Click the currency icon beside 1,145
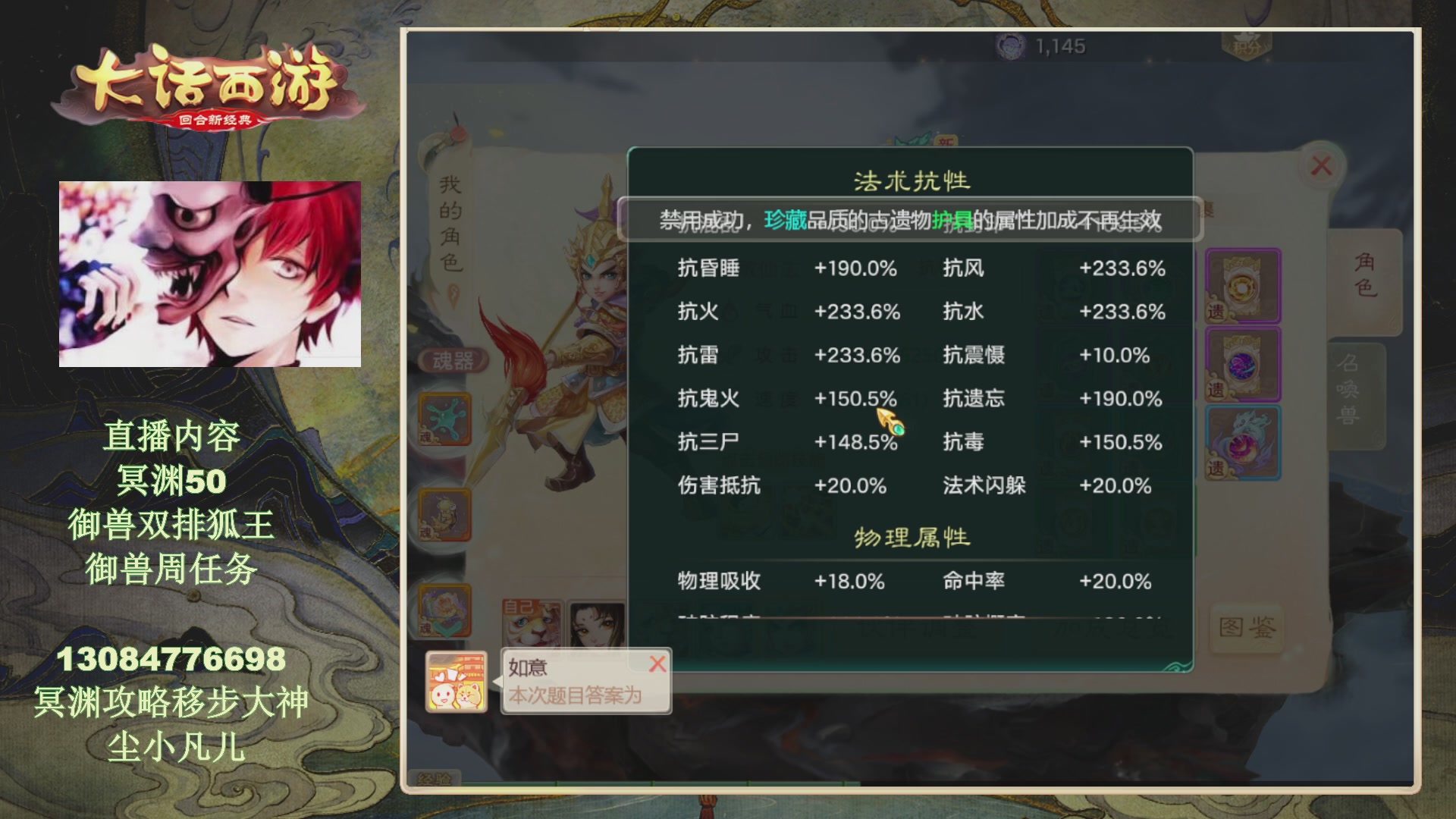 (x=1009, y=45)
